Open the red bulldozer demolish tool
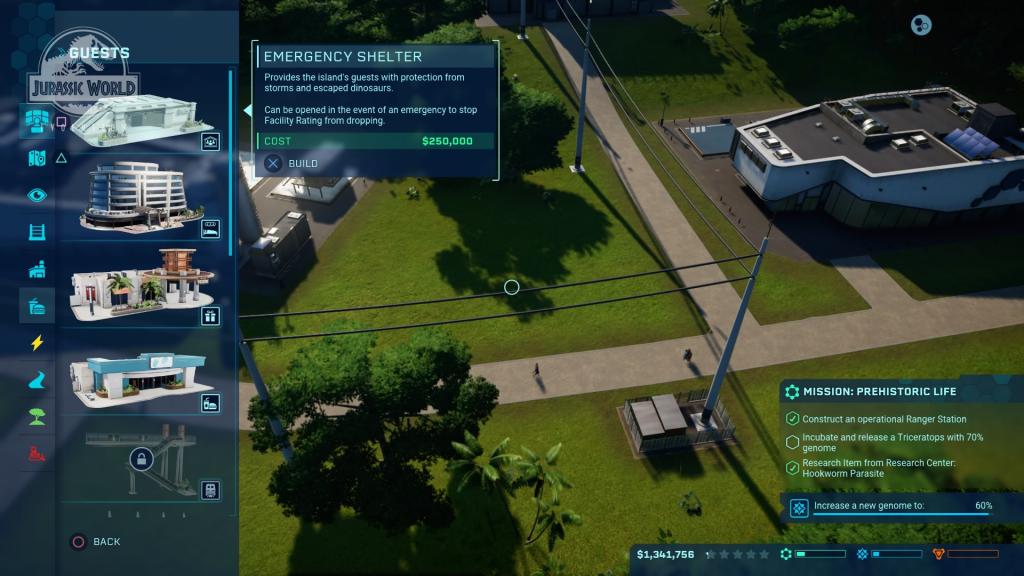The image size is (1024, 576). [x=37, y=453]
